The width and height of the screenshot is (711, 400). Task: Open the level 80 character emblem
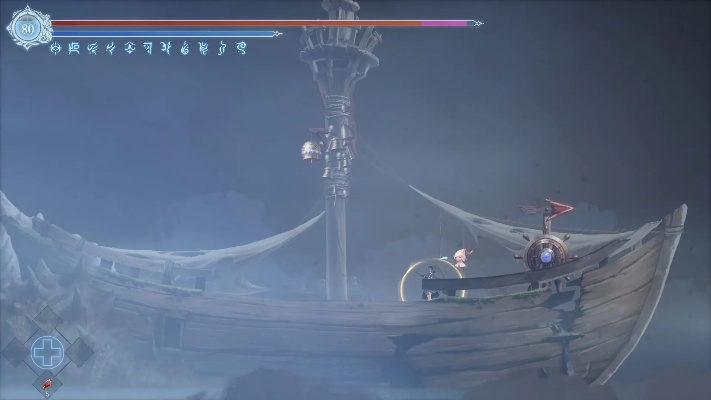[x=27, y=28]
